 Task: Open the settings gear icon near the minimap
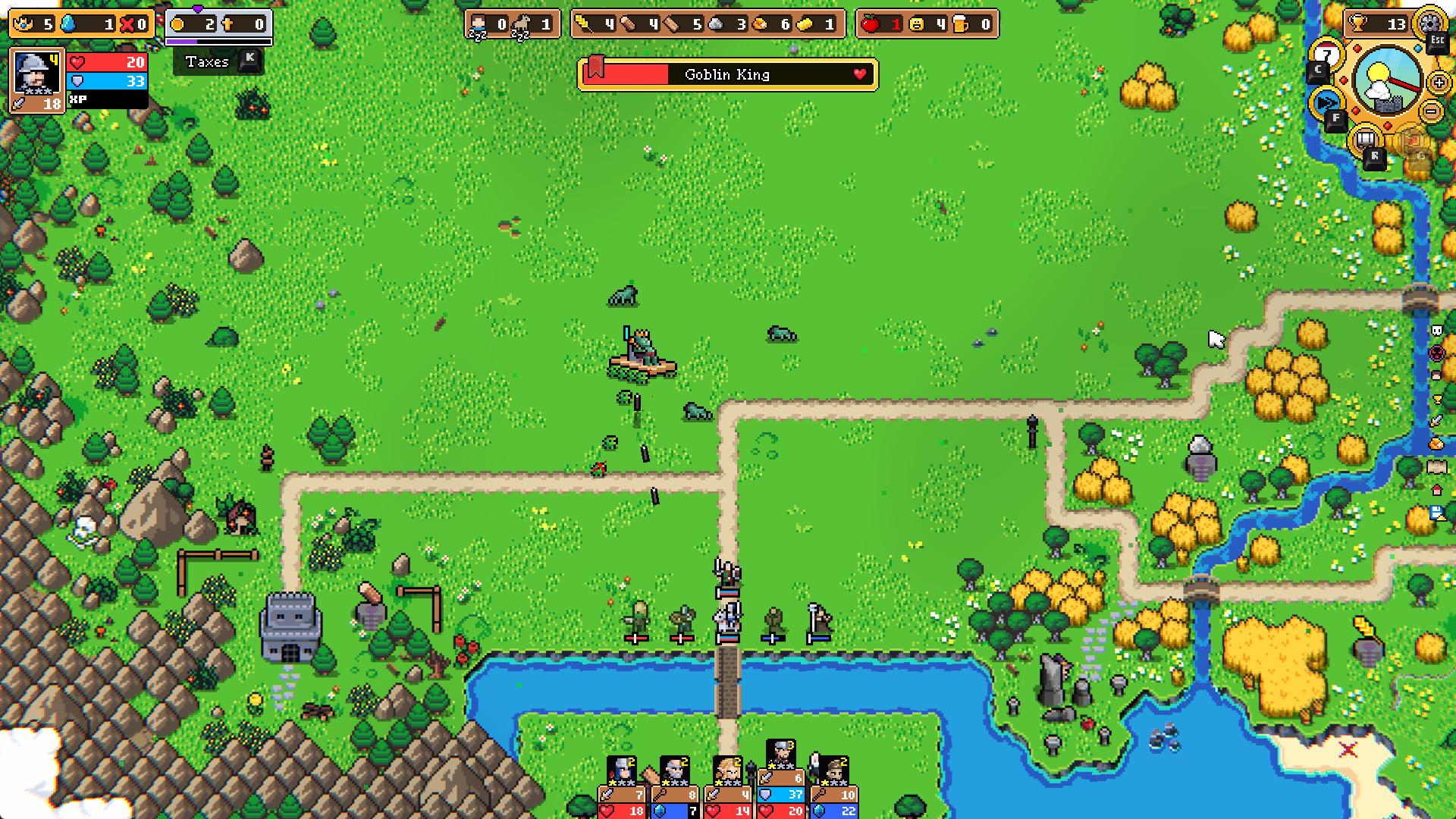pos(1429,24)
